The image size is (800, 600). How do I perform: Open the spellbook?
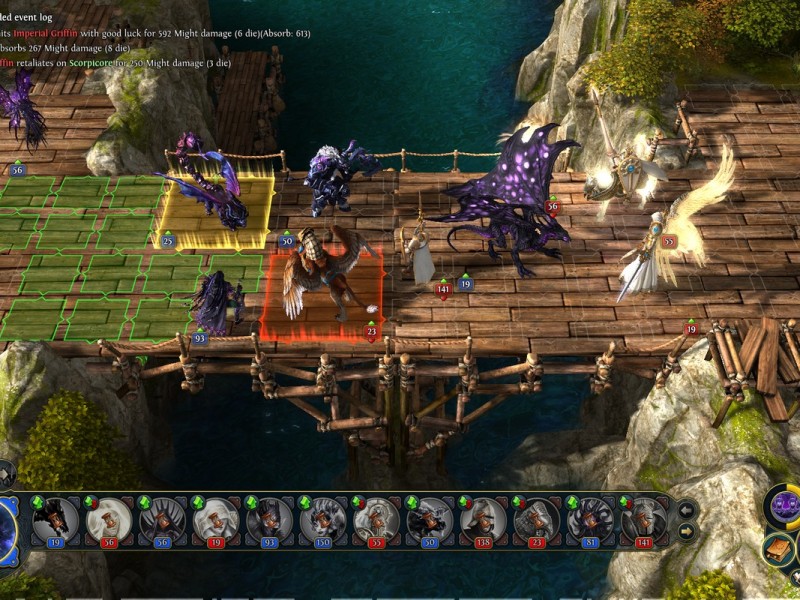click(x=778, y=549)
